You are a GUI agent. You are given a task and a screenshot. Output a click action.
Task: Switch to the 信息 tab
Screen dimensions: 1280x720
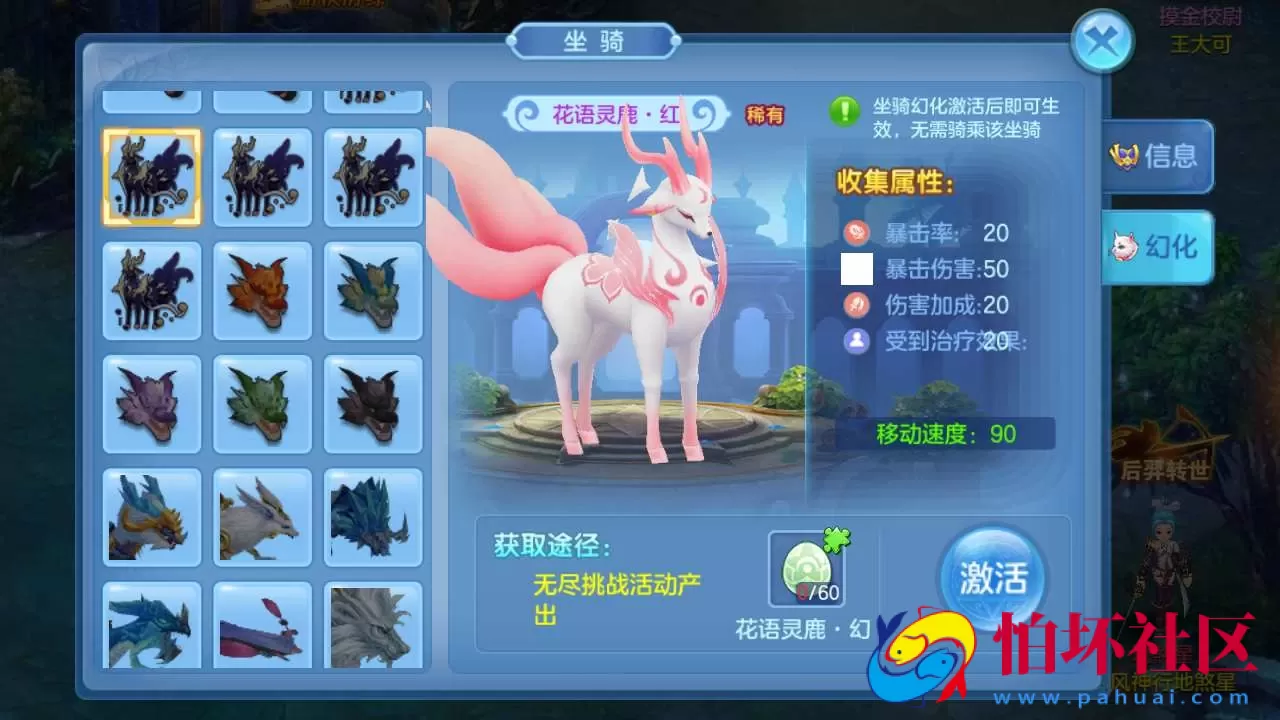click(1160, 157)
